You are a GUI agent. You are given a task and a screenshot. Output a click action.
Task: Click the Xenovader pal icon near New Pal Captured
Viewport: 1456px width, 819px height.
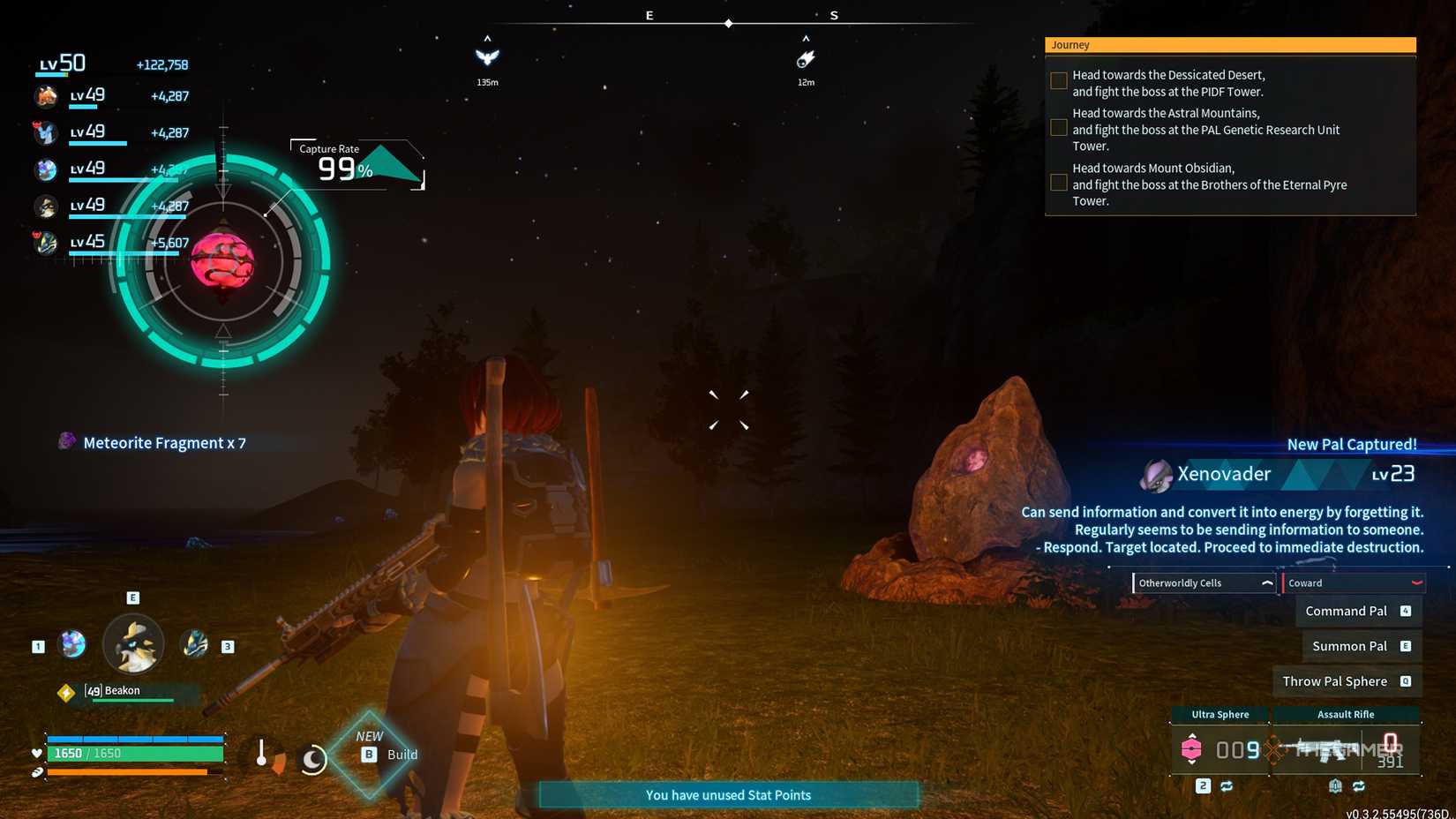tap(1156, 474)
